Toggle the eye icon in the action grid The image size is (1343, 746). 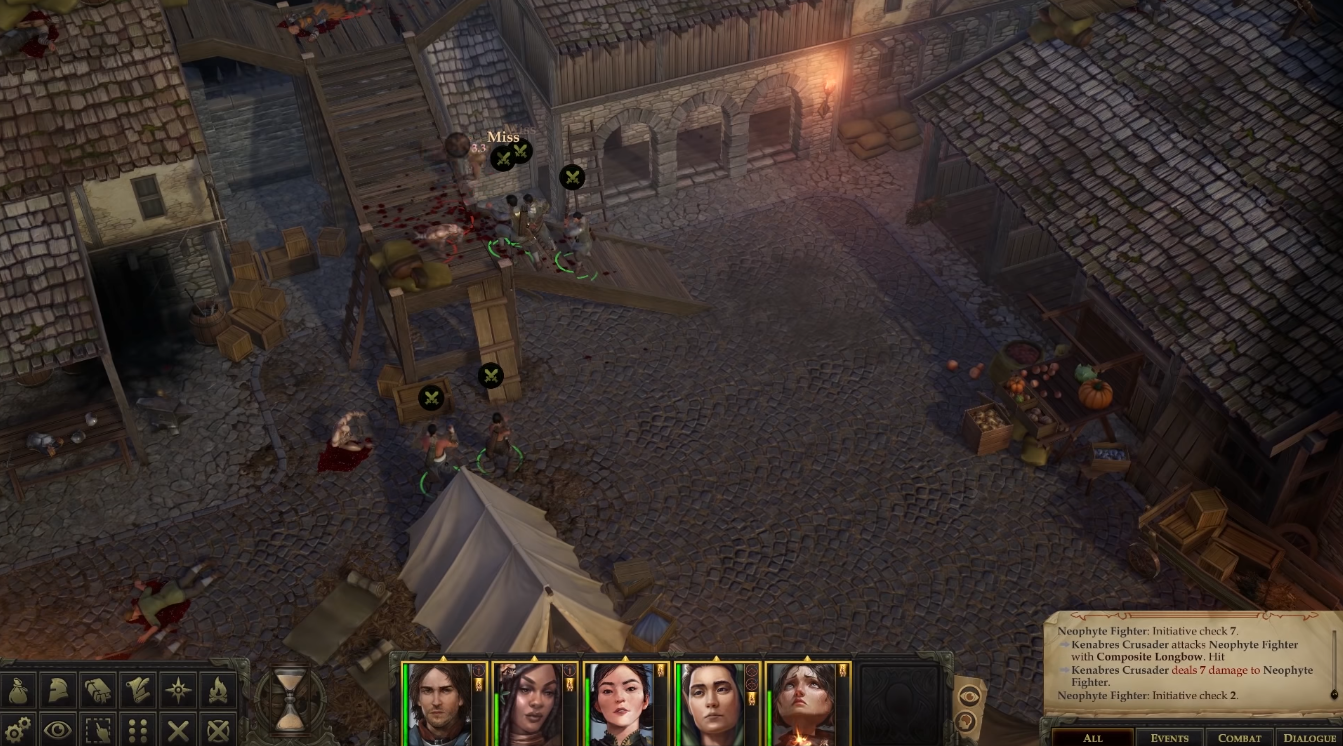coord(58,729)
